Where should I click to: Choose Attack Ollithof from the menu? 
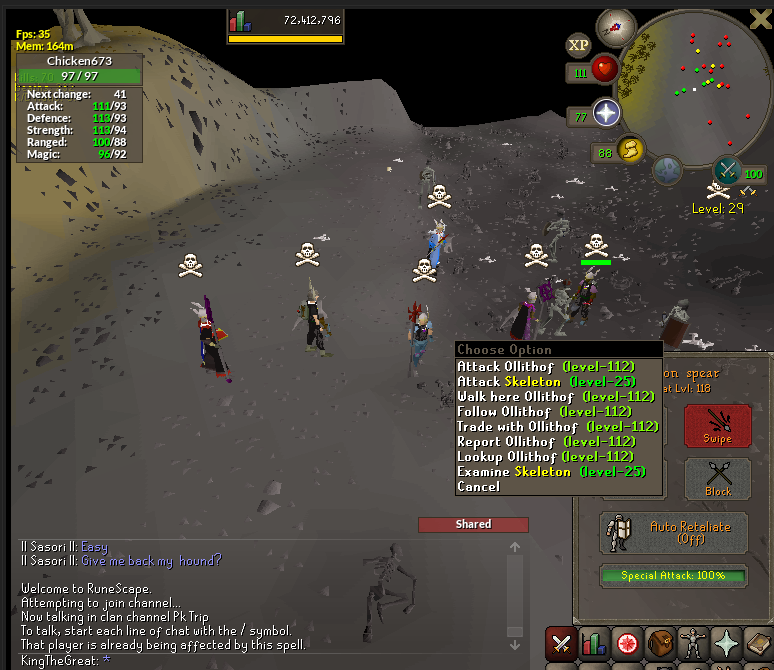(545, 367)
